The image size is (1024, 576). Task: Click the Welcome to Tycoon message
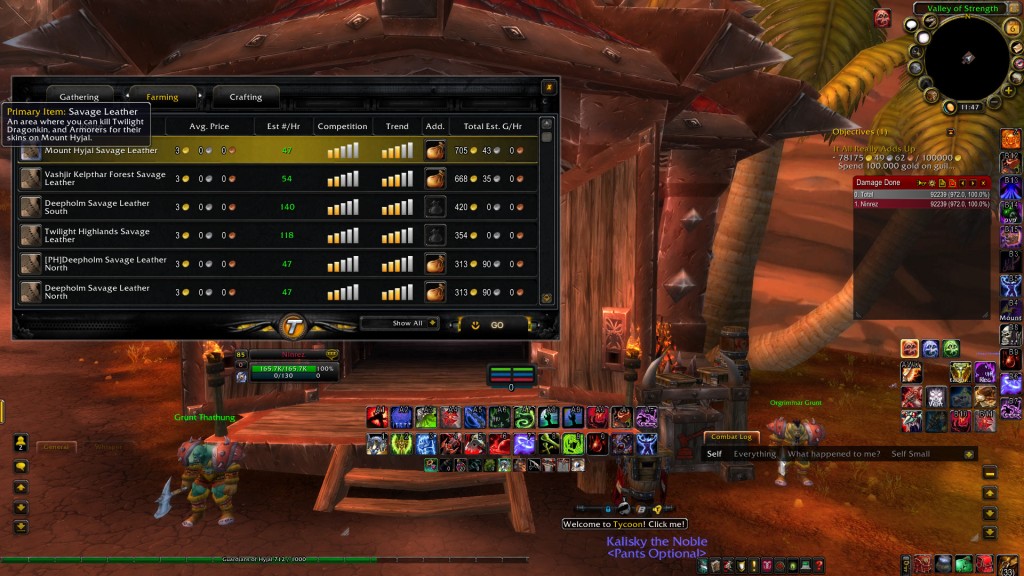[x=624, y=524]
